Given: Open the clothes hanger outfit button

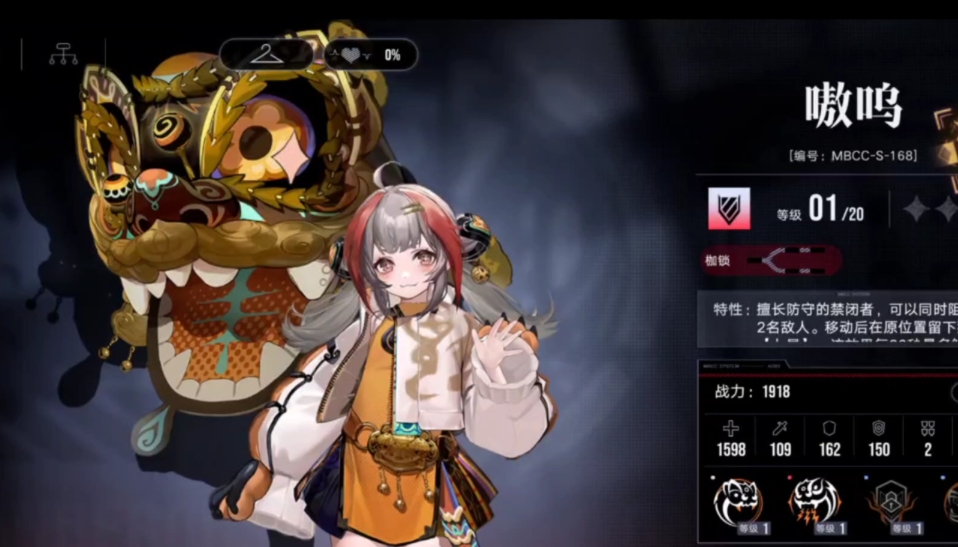Looking at the screenshot, I should coord(266,54).
